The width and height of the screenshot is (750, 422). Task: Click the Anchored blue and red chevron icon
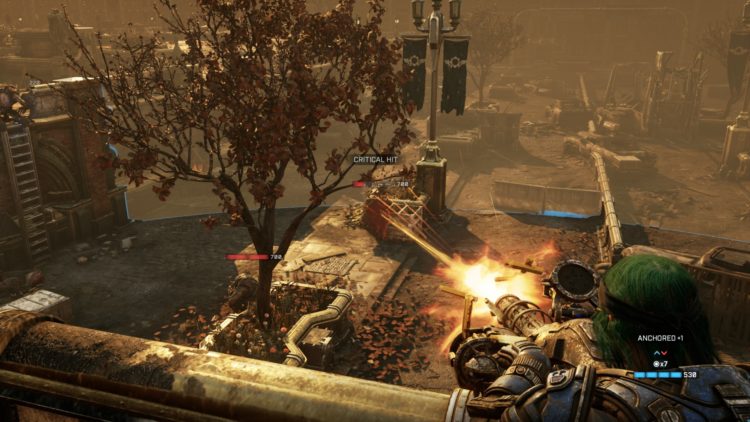658,352
